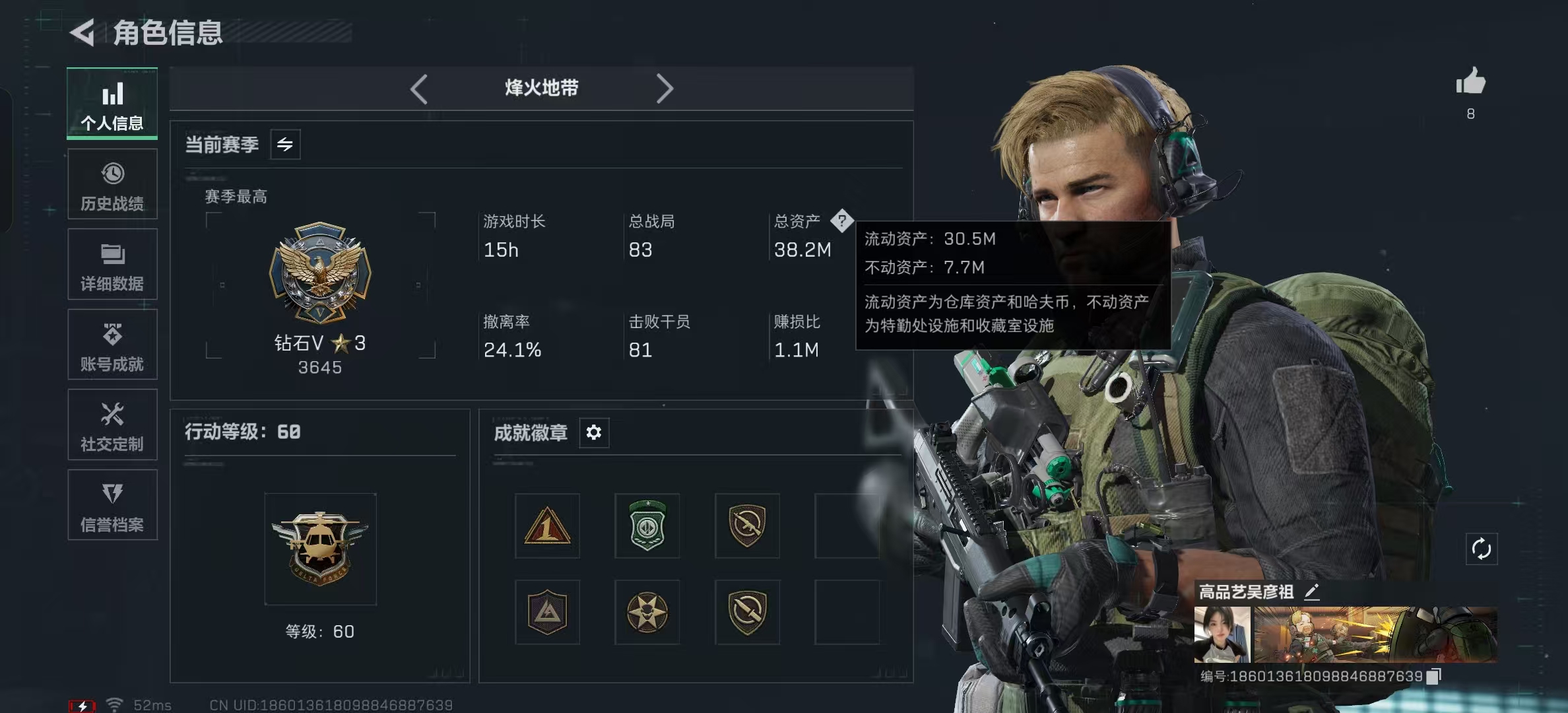Viewport: 1568px width, 713px height.
Task: View the 信誉档案 tab
Action: pos(112,505)
